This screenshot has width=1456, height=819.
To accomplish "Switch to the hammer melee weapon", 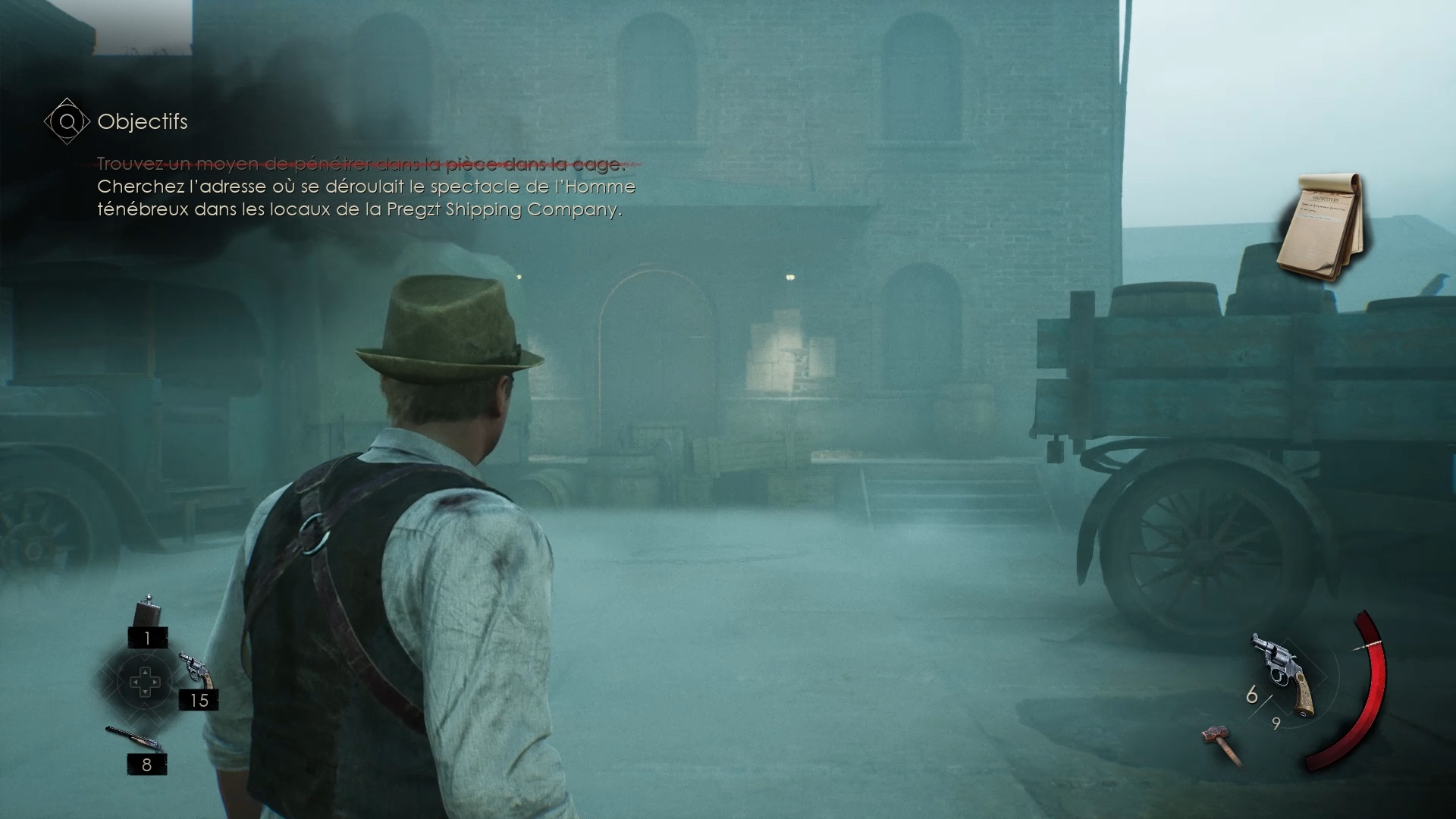I will (x=1222, y=743).
